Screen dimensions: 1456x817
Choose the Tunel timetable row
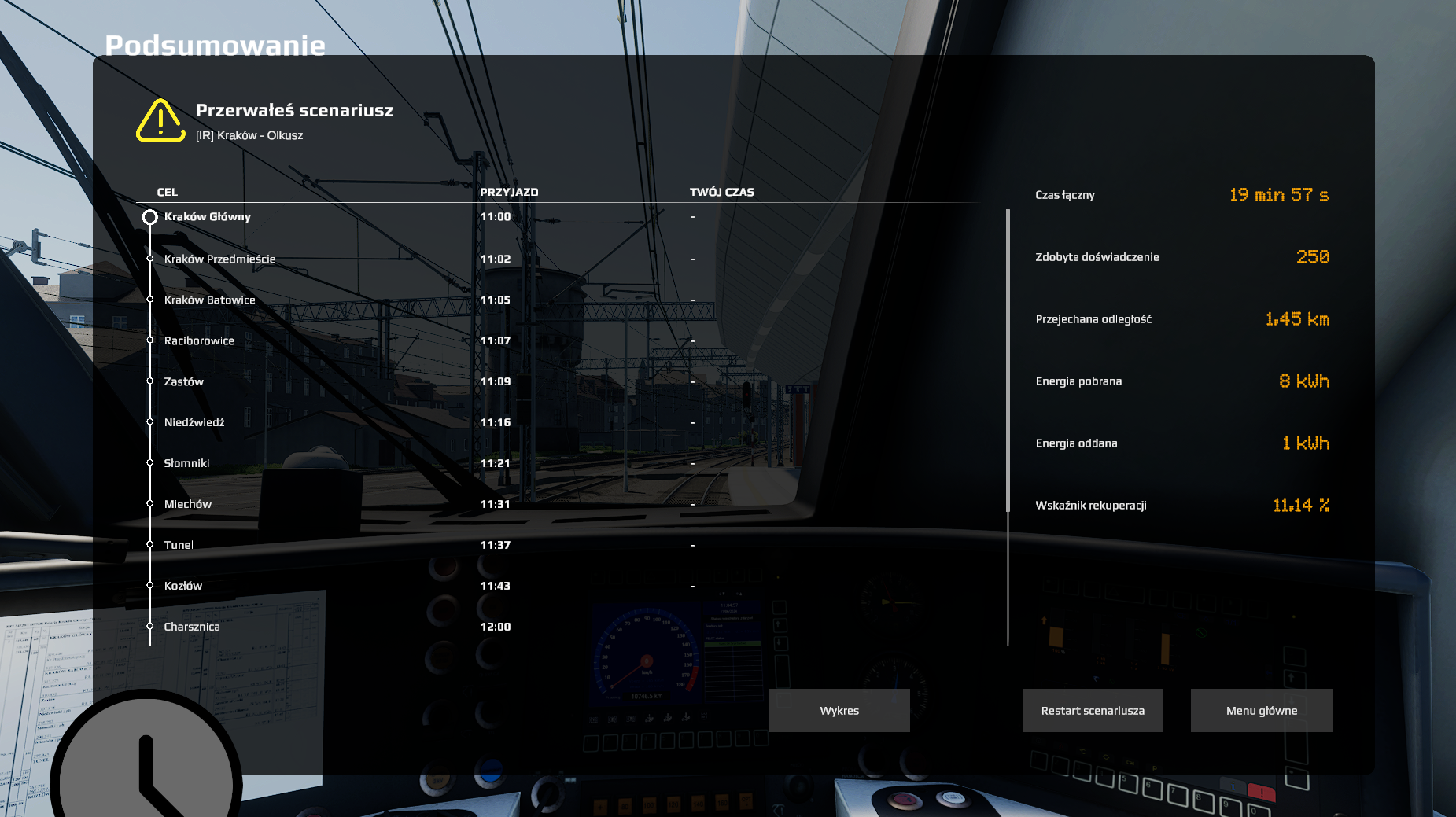point(179,546)
